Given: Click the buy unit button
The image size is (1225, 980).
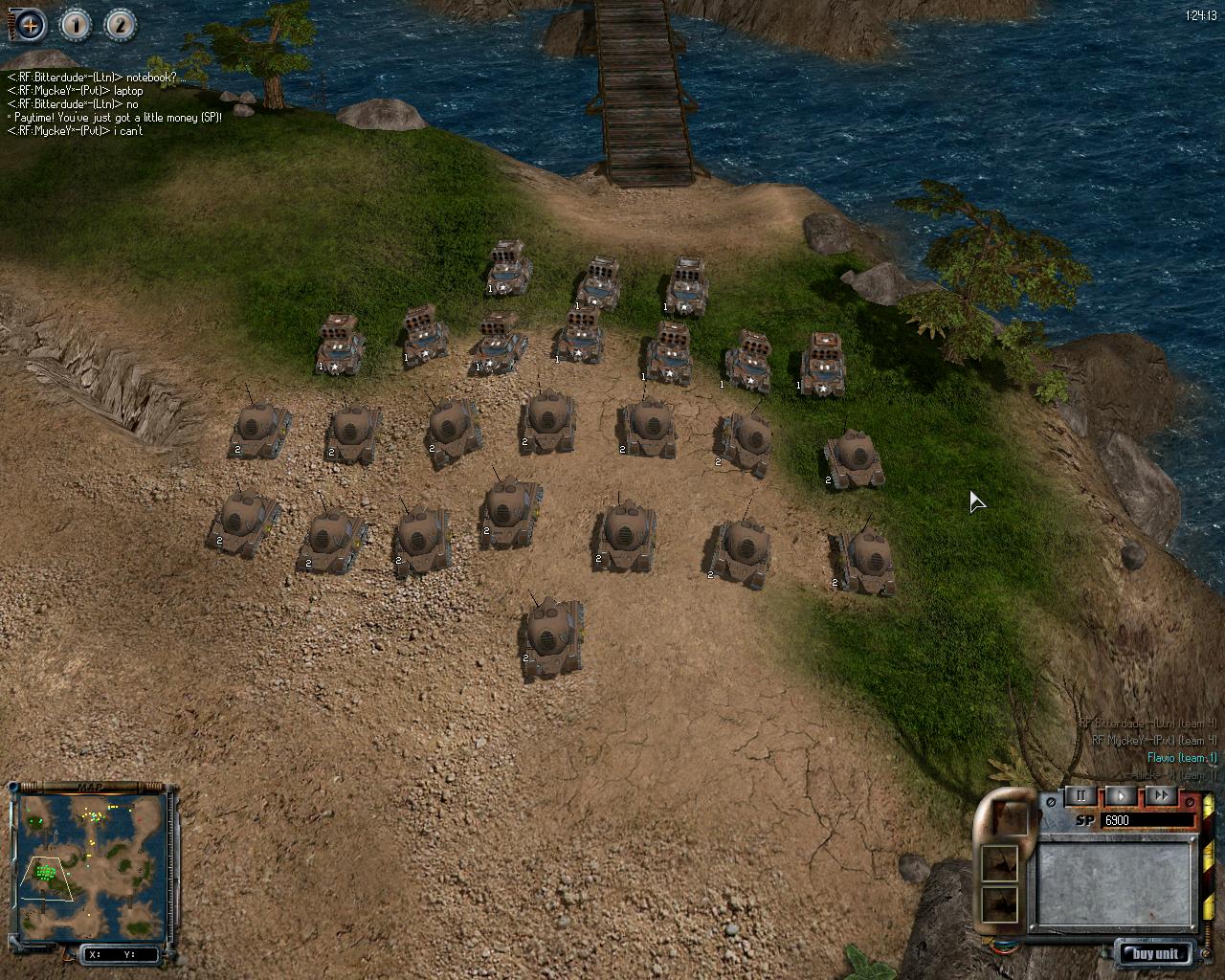Looking at the screenshot, I should (x=1155, y=953).
